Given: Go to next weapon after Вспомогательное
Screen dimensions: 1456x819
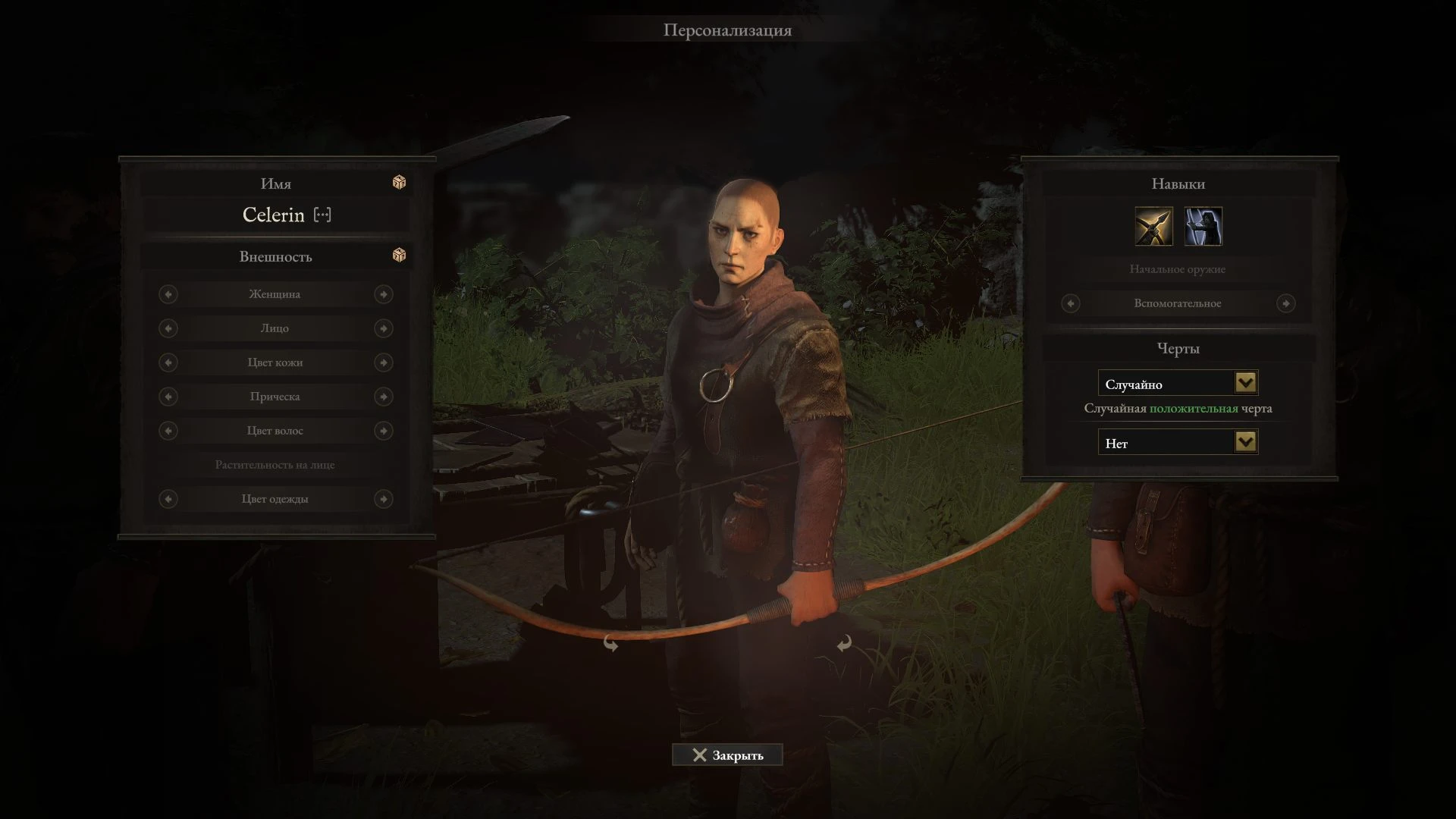Looking at the screenshot, I should pyautogui.click(x=1285, y=303).
